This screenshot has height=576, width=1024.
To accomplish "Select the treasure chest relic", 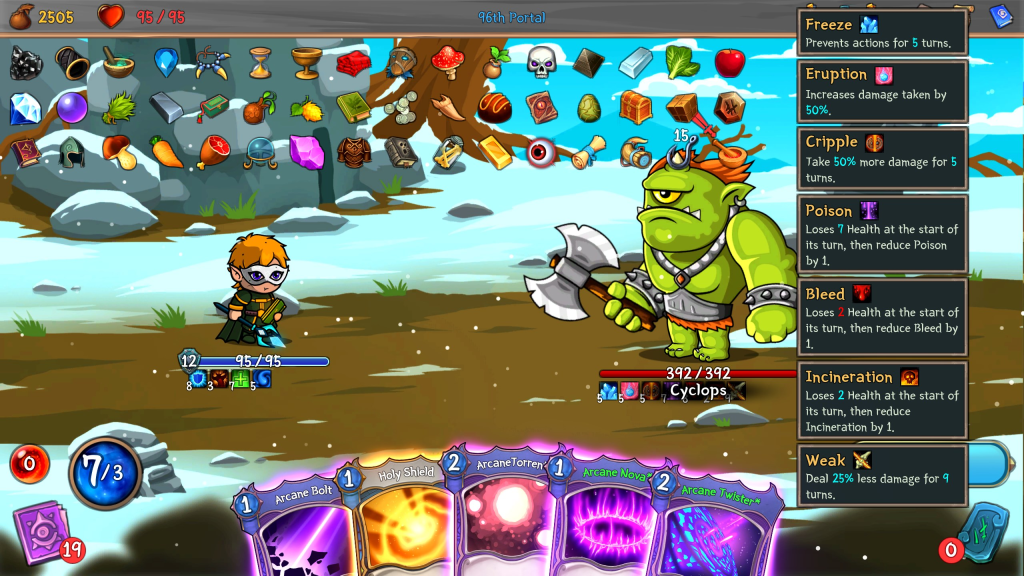I will pyautogui.click(x=636, y=106).
